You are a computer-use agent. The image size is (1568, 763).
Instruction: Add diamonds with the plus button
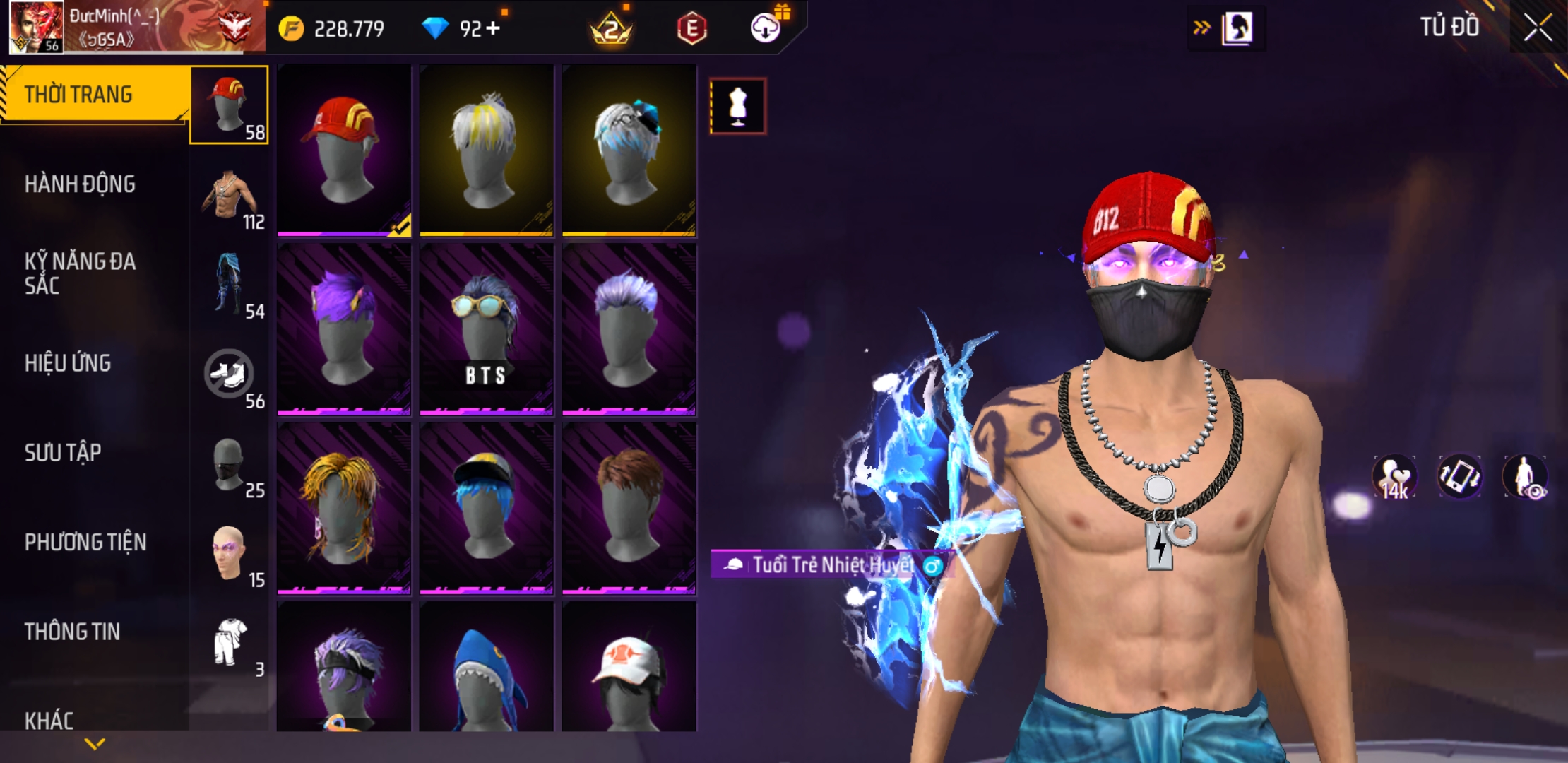[494, 28]
